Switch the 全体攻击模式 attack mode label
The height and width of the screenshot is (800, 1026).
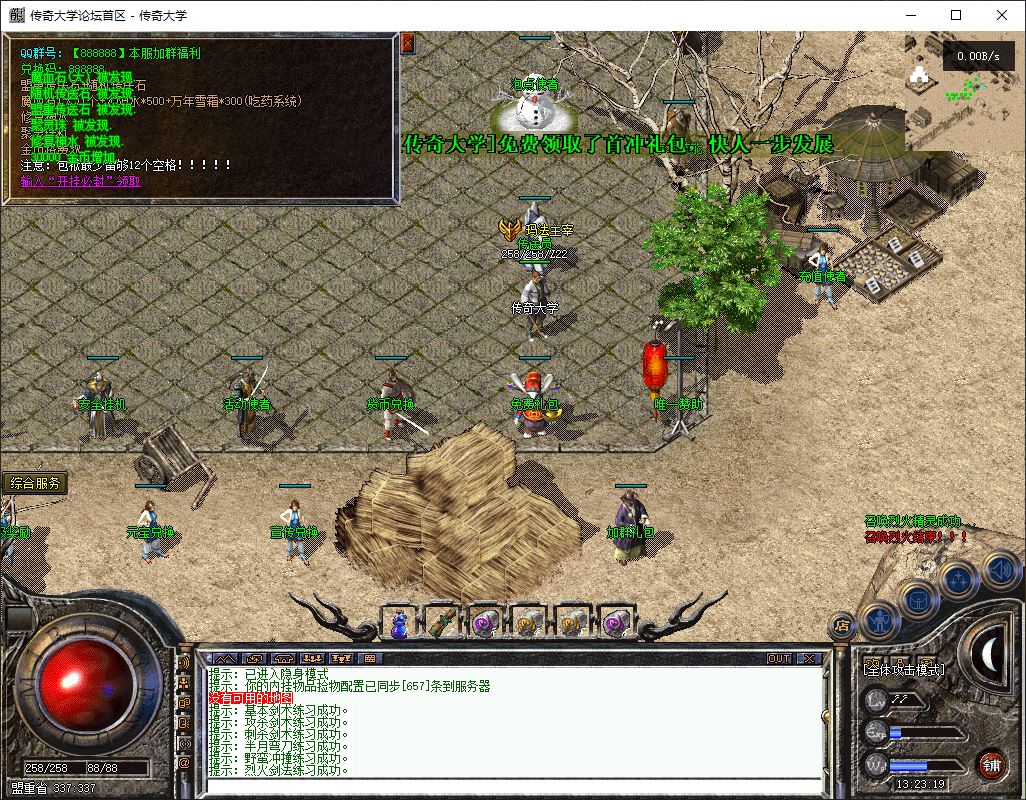(x=903, y=669)
